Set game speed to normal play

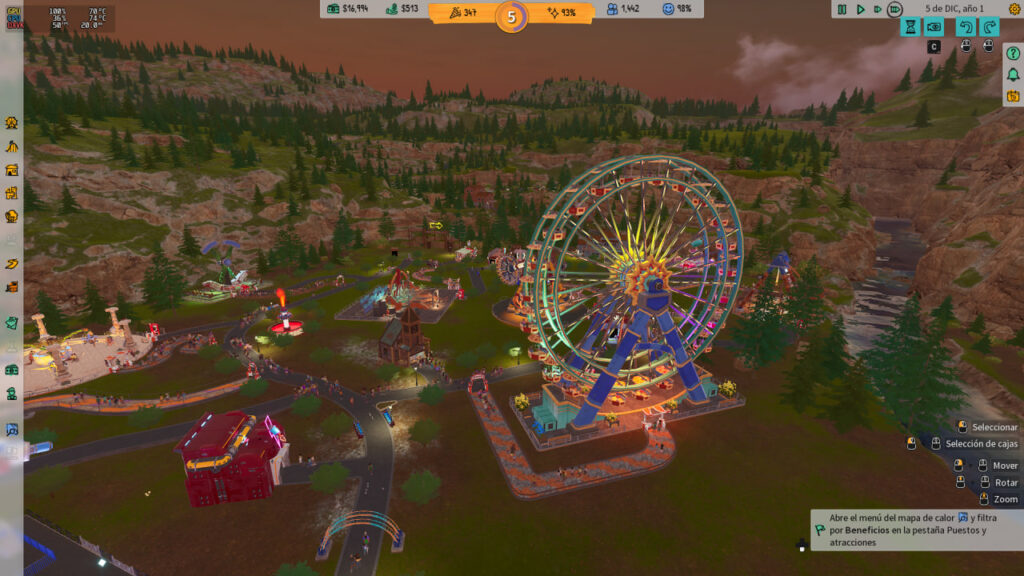tap(860, 9)
